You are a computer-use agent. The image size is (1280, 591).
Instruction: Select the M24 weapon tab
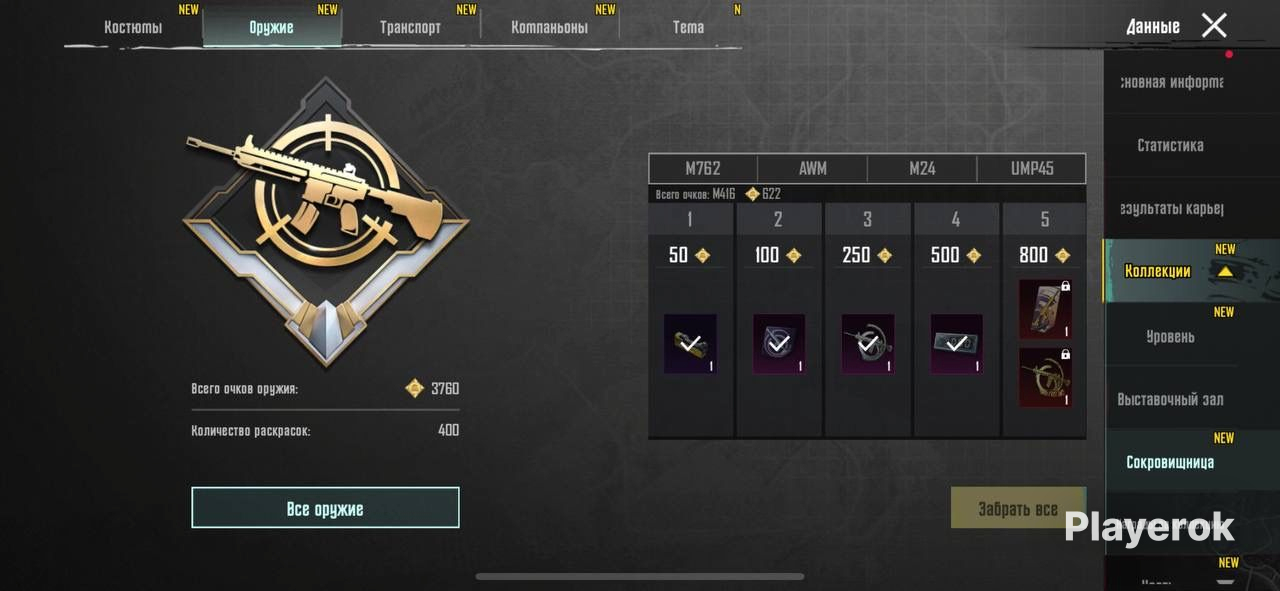pyautogui.click(x=922, y=168)
